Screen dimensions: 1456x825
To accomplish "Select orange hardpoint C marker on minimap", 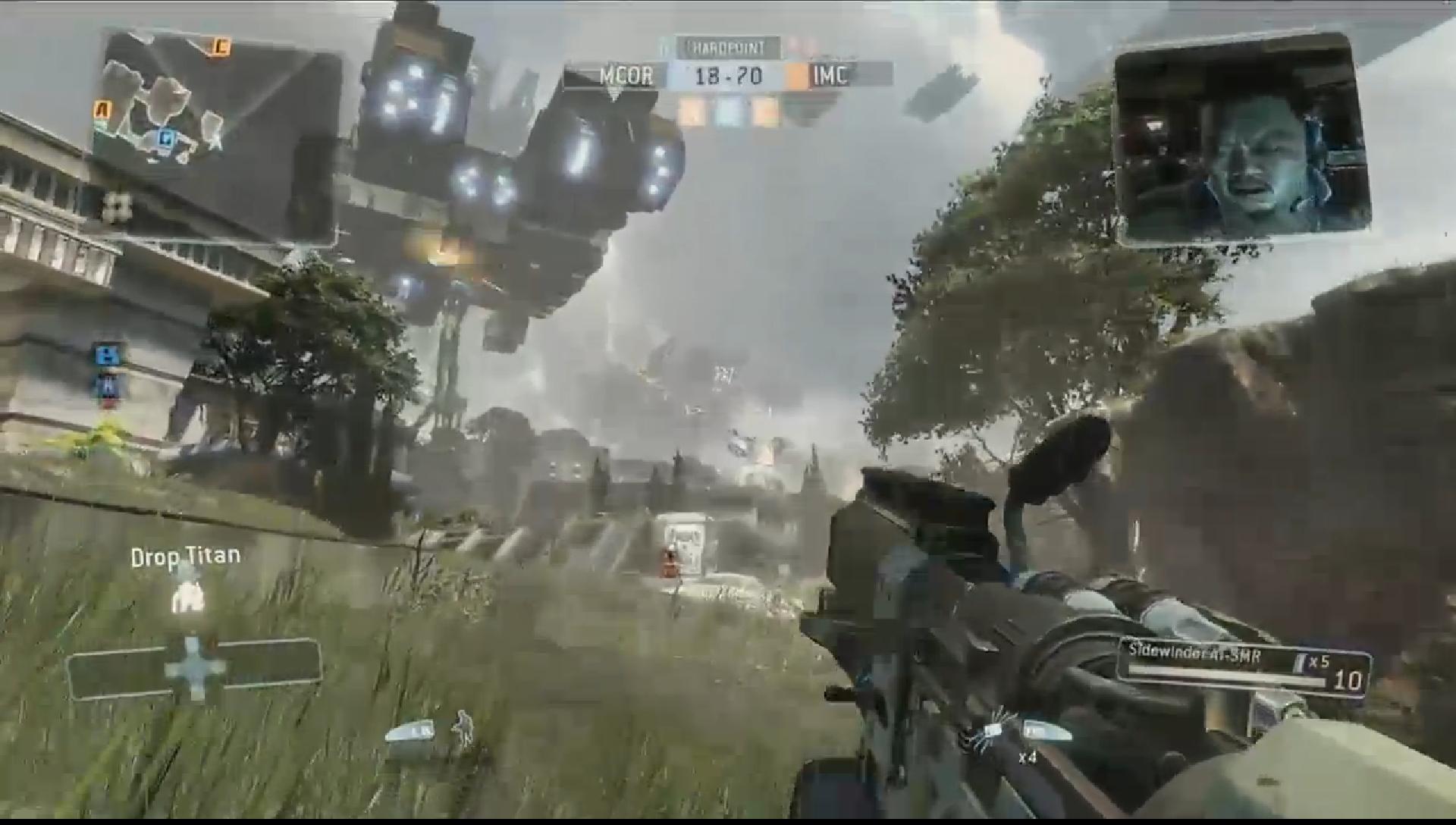I will tap(221, 47).
